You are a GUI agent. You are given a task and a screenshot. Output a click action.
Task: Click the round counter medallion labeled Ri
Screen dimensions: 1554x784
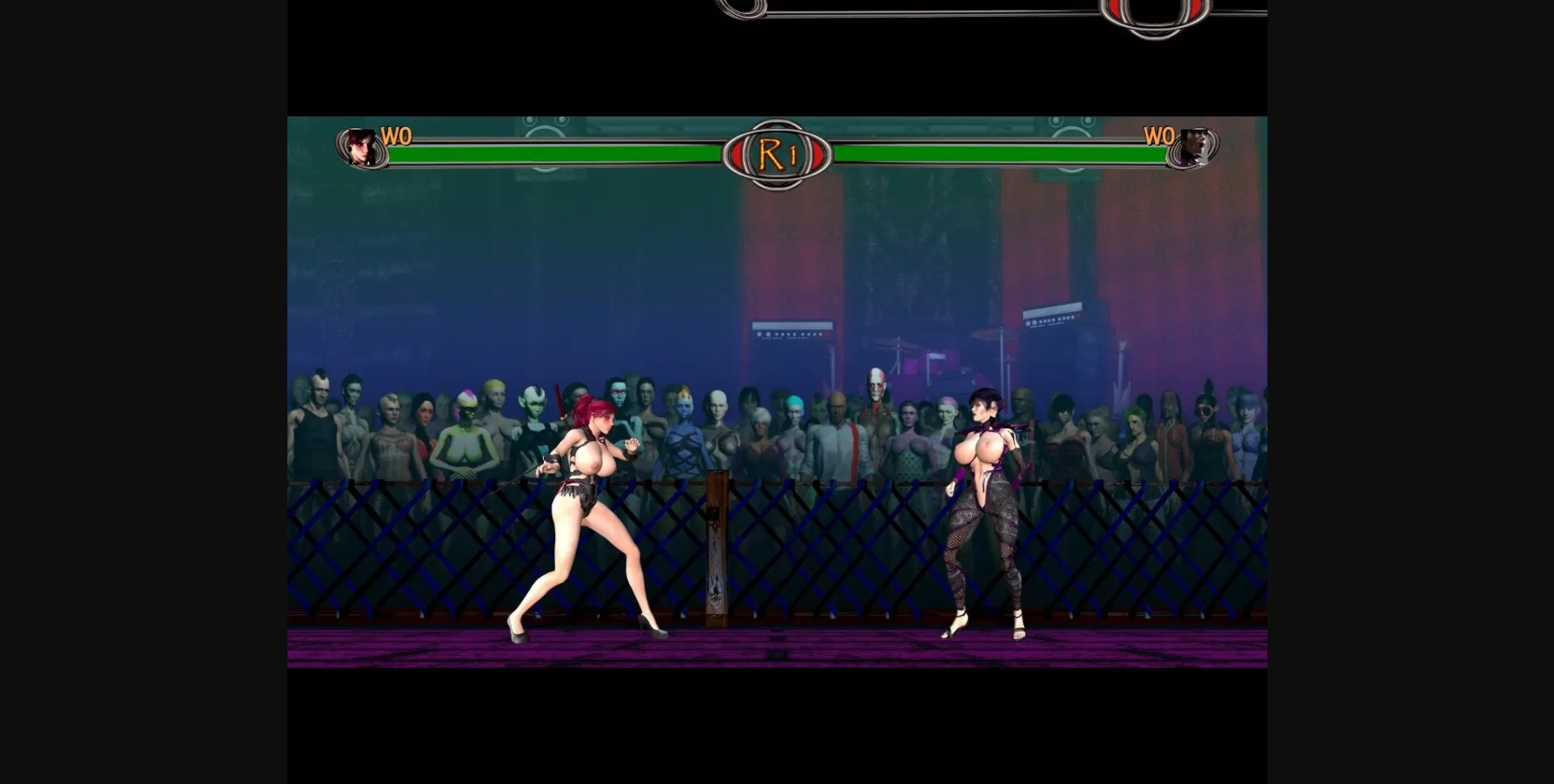coord(779,152)
